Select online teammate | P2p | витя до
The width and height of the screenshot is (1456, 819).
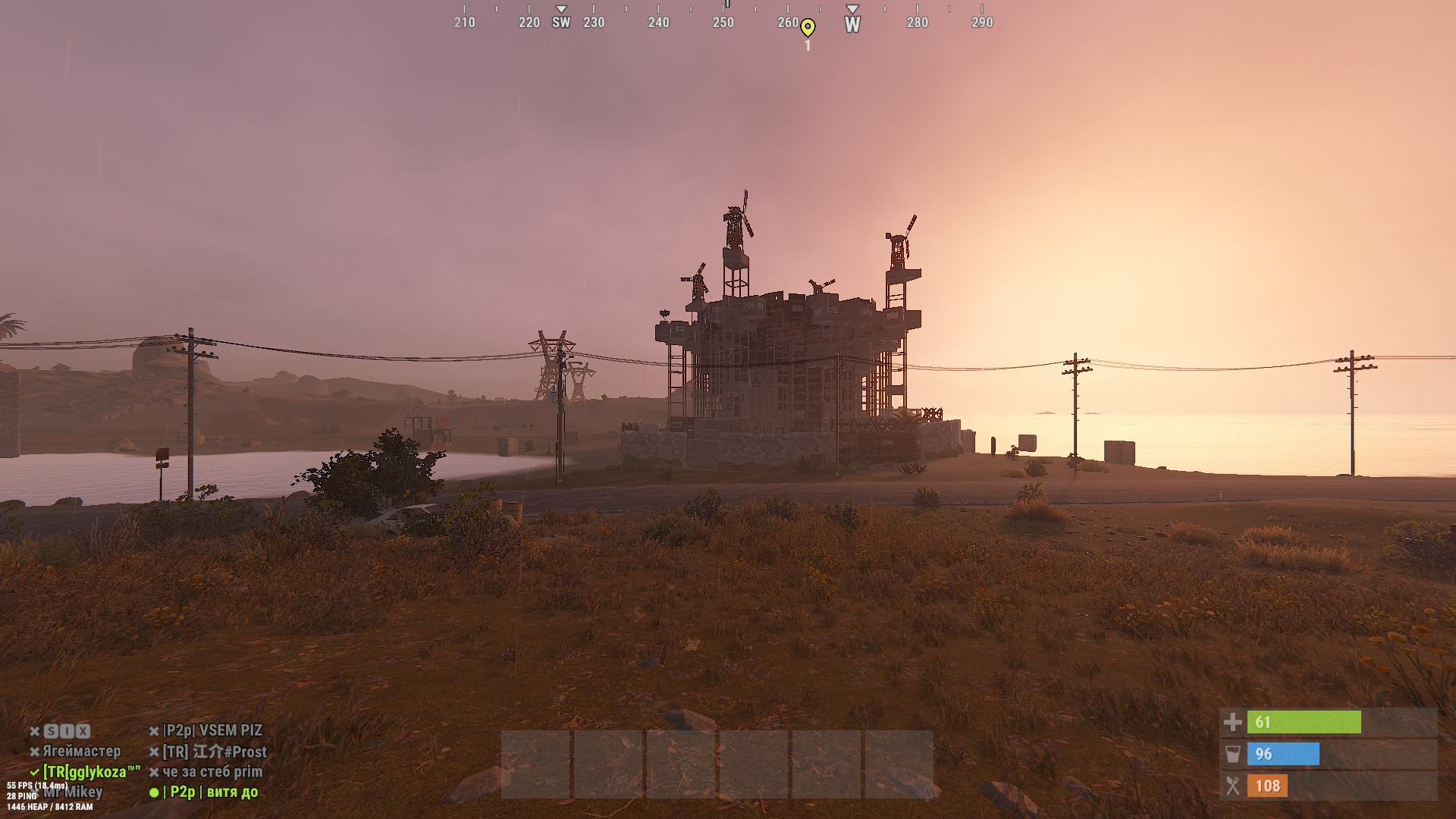pos(210,792)
